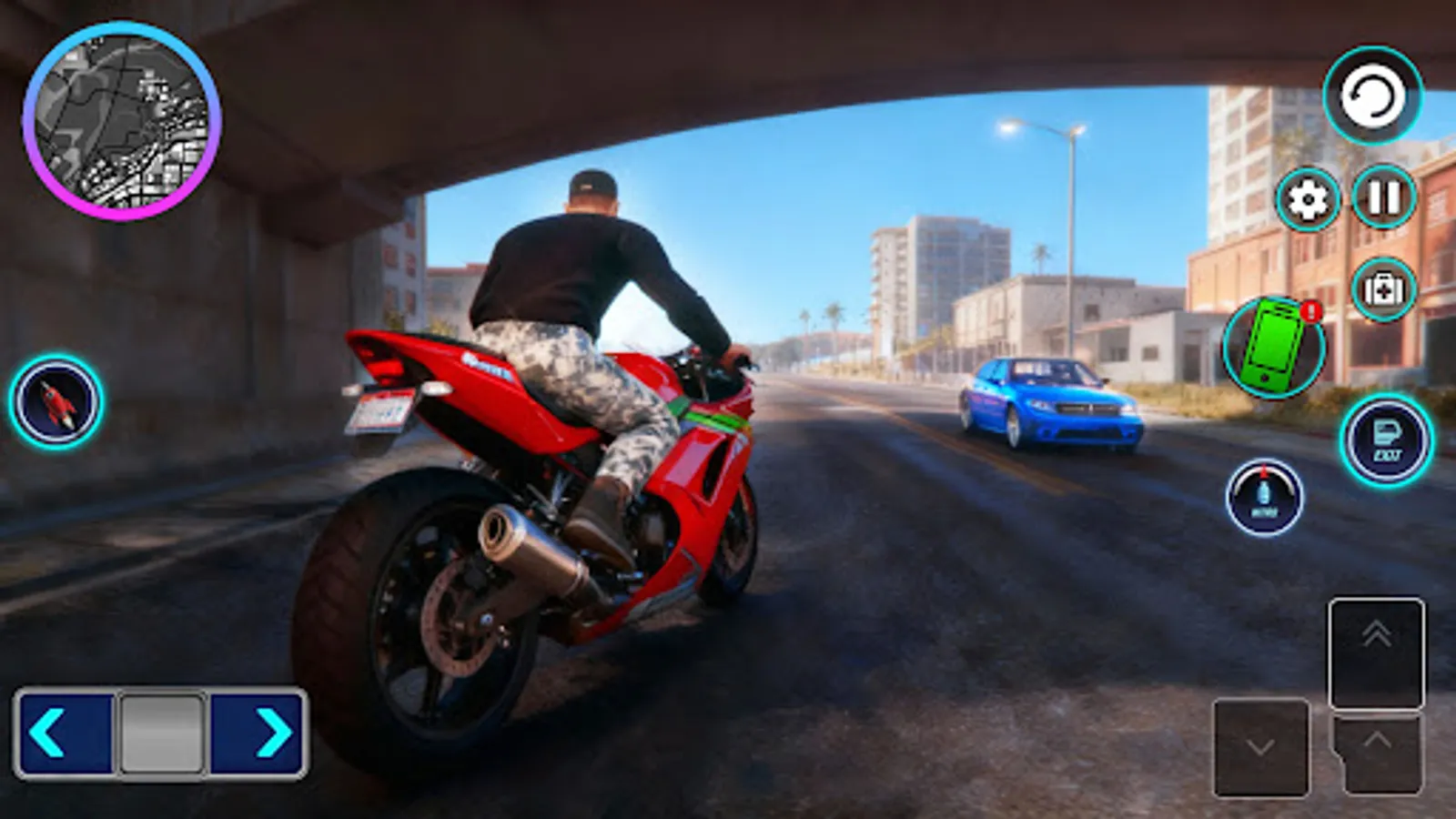Use the health medkit

[1383, 289]
